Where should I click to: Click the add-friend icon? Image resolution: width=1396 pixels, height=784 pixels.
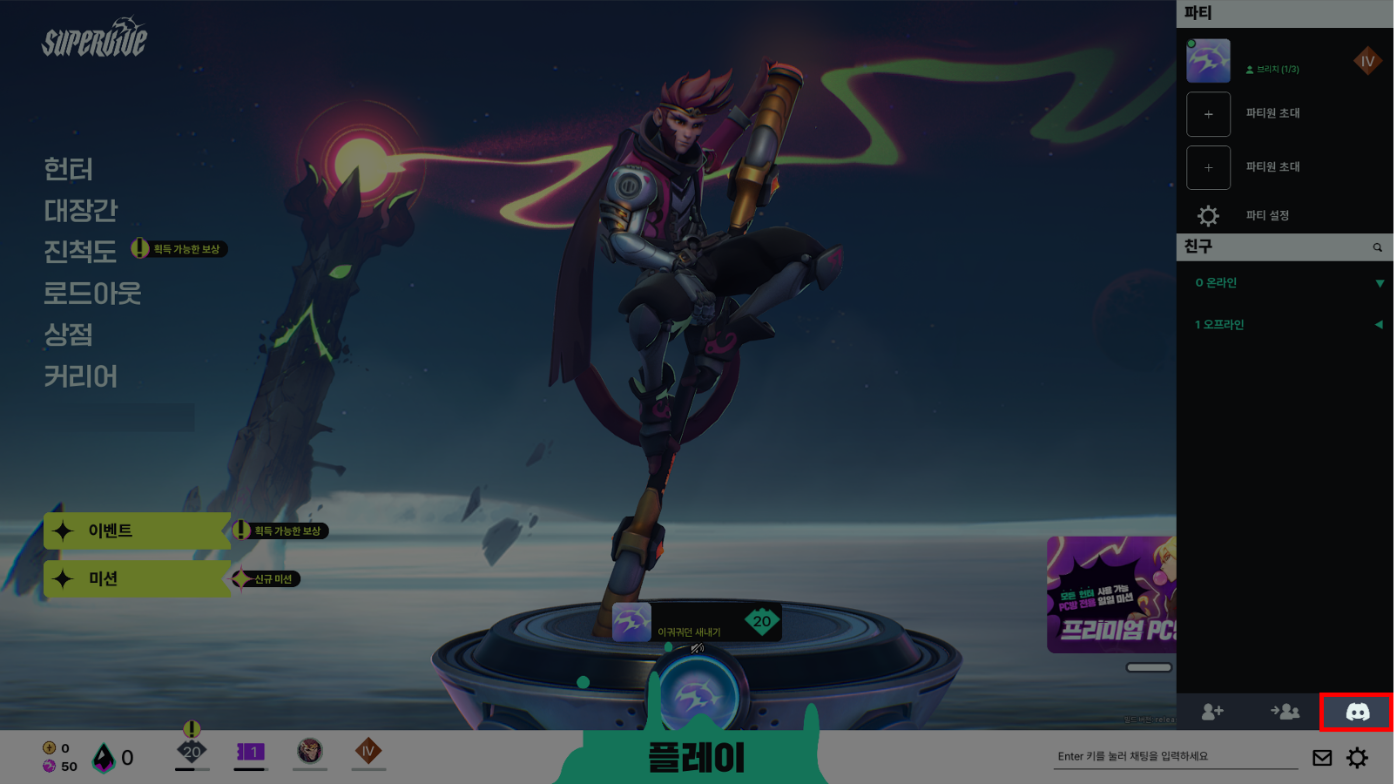point(1212,711)
